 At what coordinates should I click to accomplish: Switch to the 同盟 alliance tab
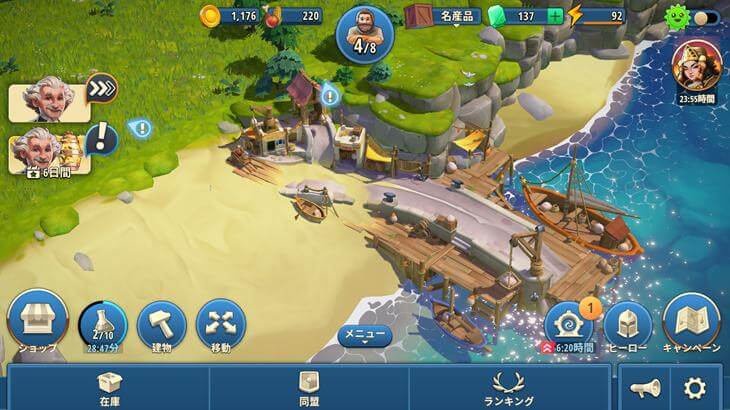pyautogui.click(x=309, y=387)
